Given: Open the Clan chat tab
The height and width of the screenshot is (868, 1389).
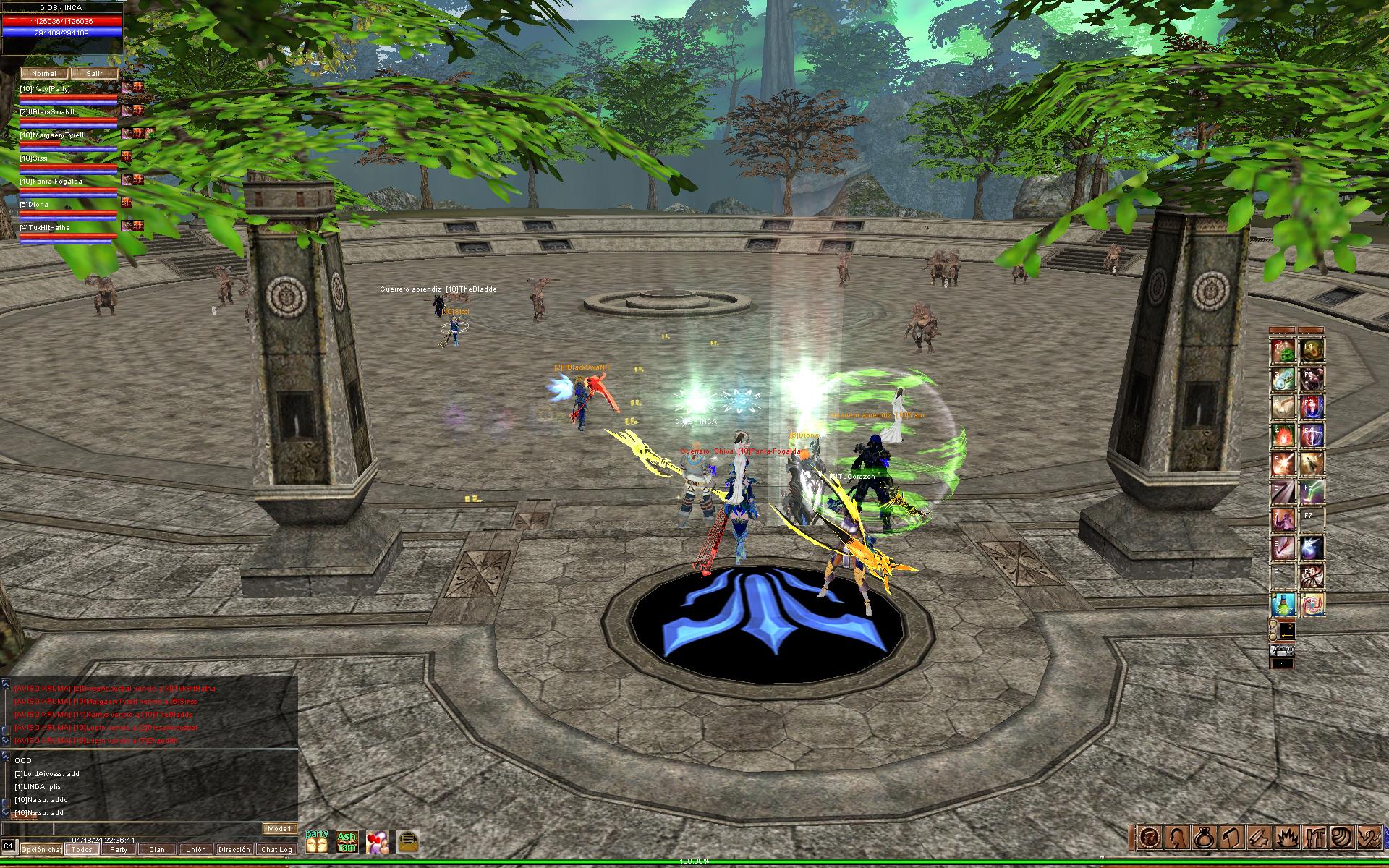Looking at the screenshot, I should pos(157,849).
